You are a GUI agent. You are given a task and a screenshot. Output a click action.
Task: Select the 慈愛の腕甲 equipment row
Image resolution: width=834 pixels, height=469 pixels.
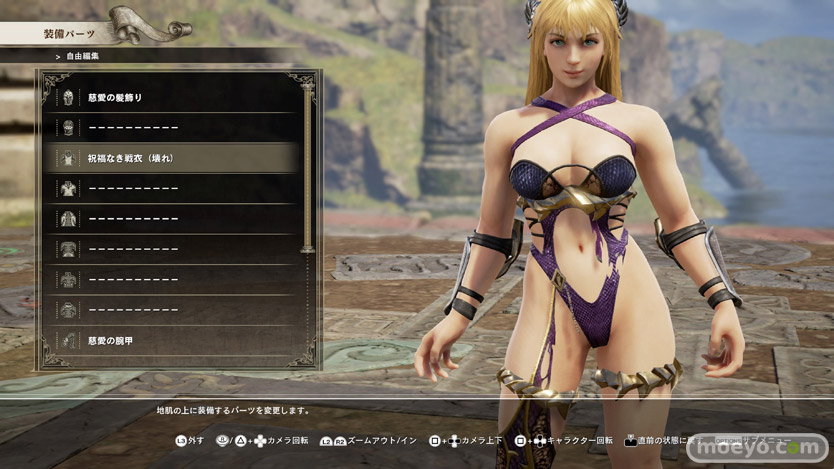(x=170, y=341)
